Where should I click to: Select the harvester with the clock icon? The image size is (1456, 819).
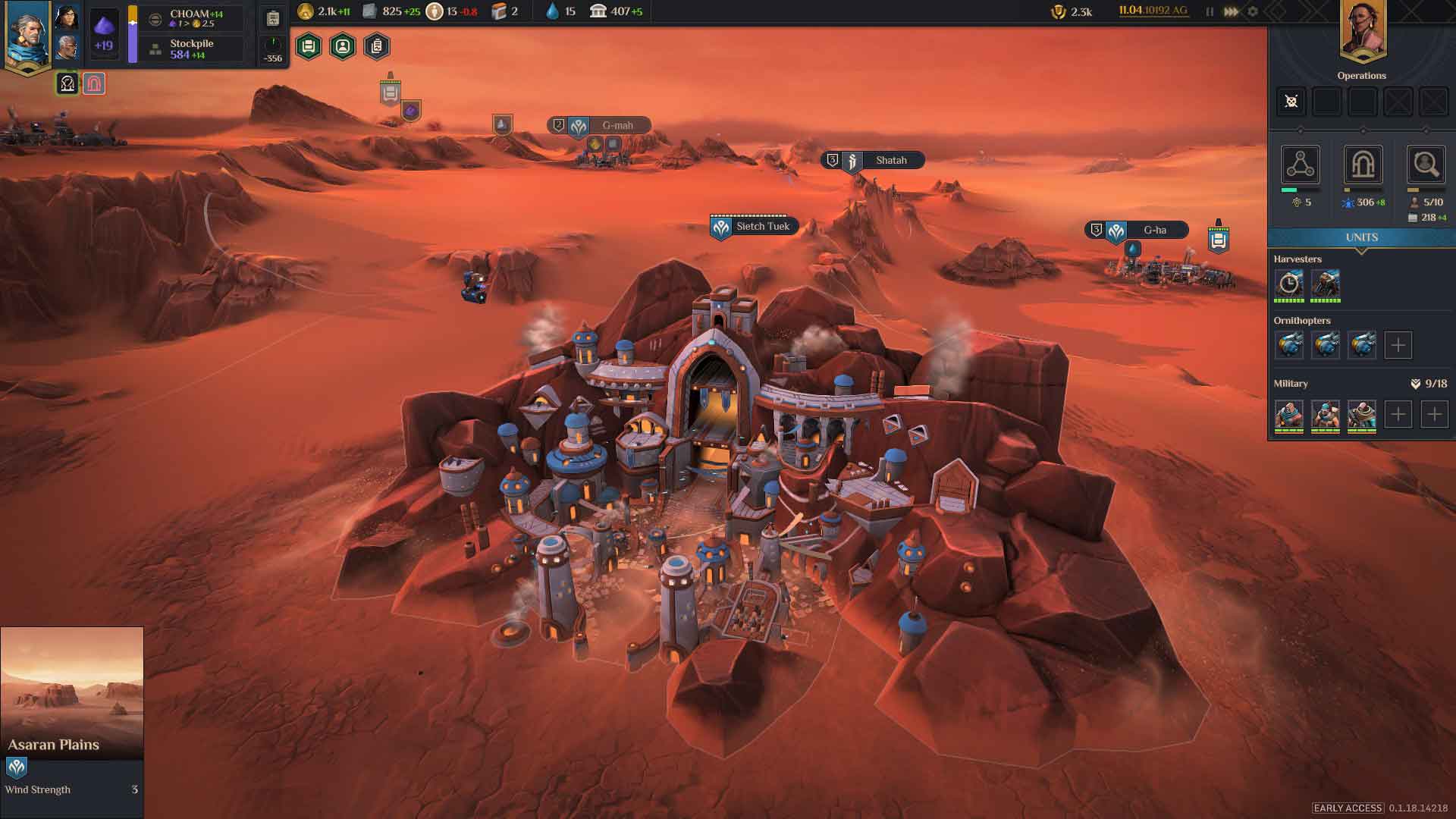1288,284
